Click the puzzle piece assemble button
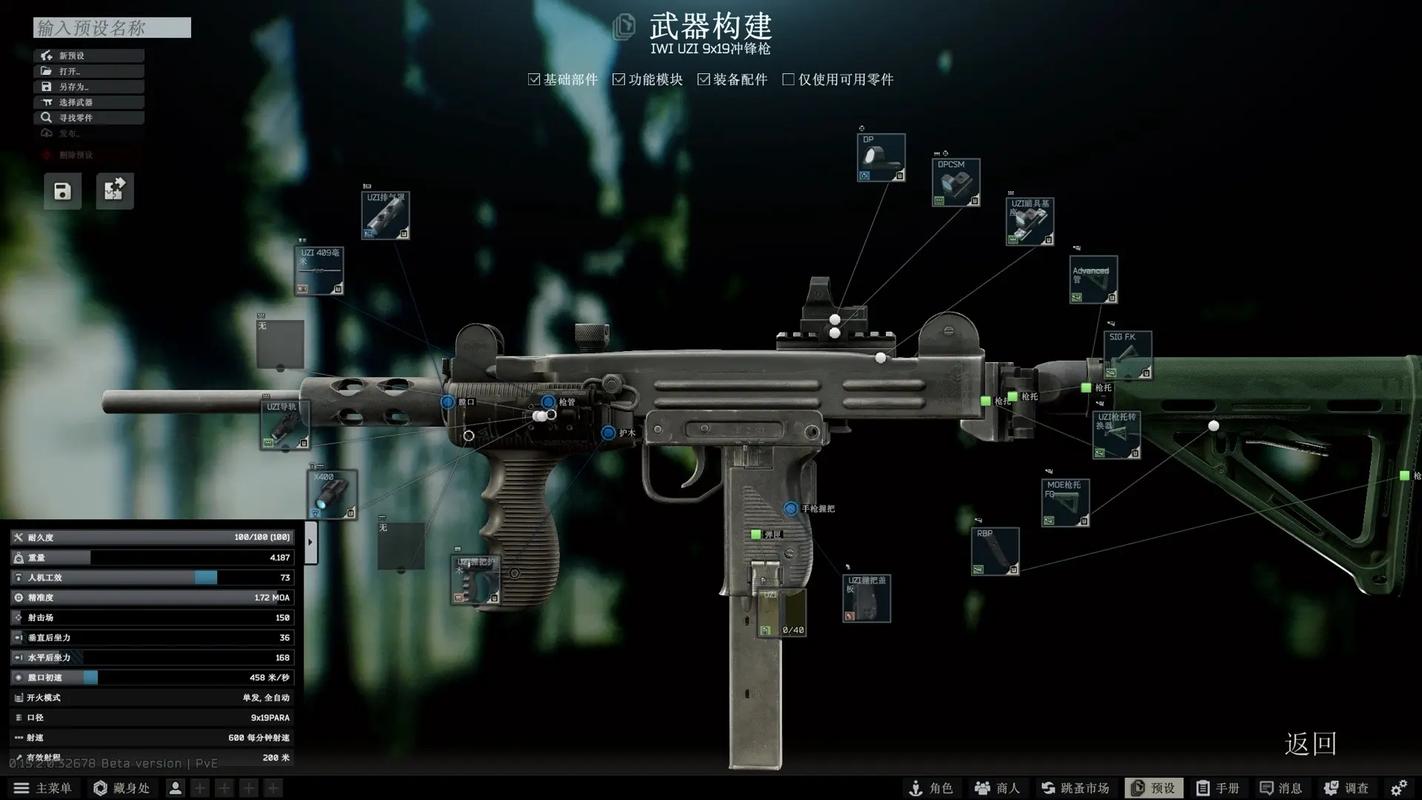This screenshot has width=1422, height=800. coord(114,191)
